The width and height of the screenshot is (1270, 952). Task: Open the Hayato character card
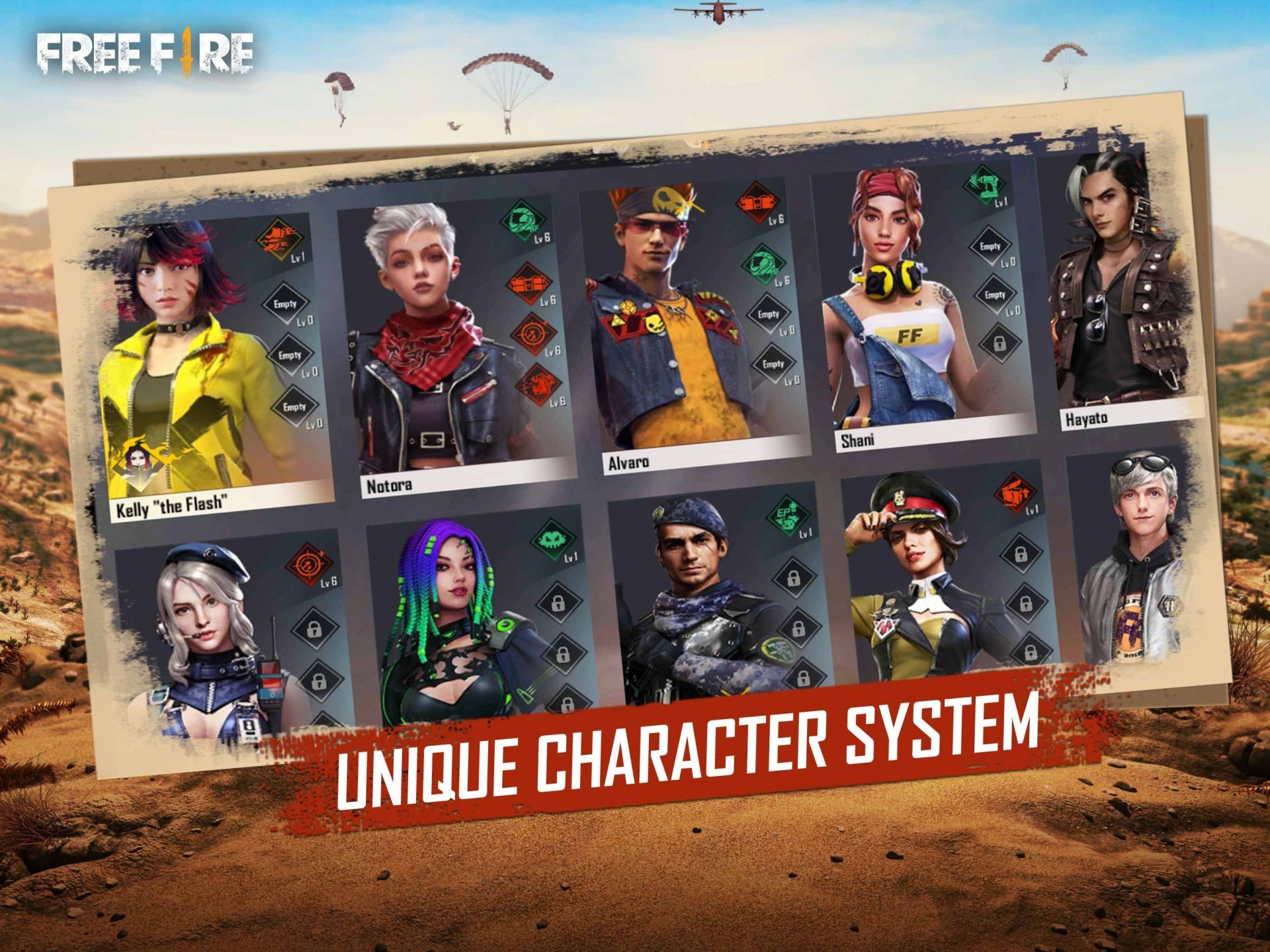pyautogui.click(x=1118, y=291)
